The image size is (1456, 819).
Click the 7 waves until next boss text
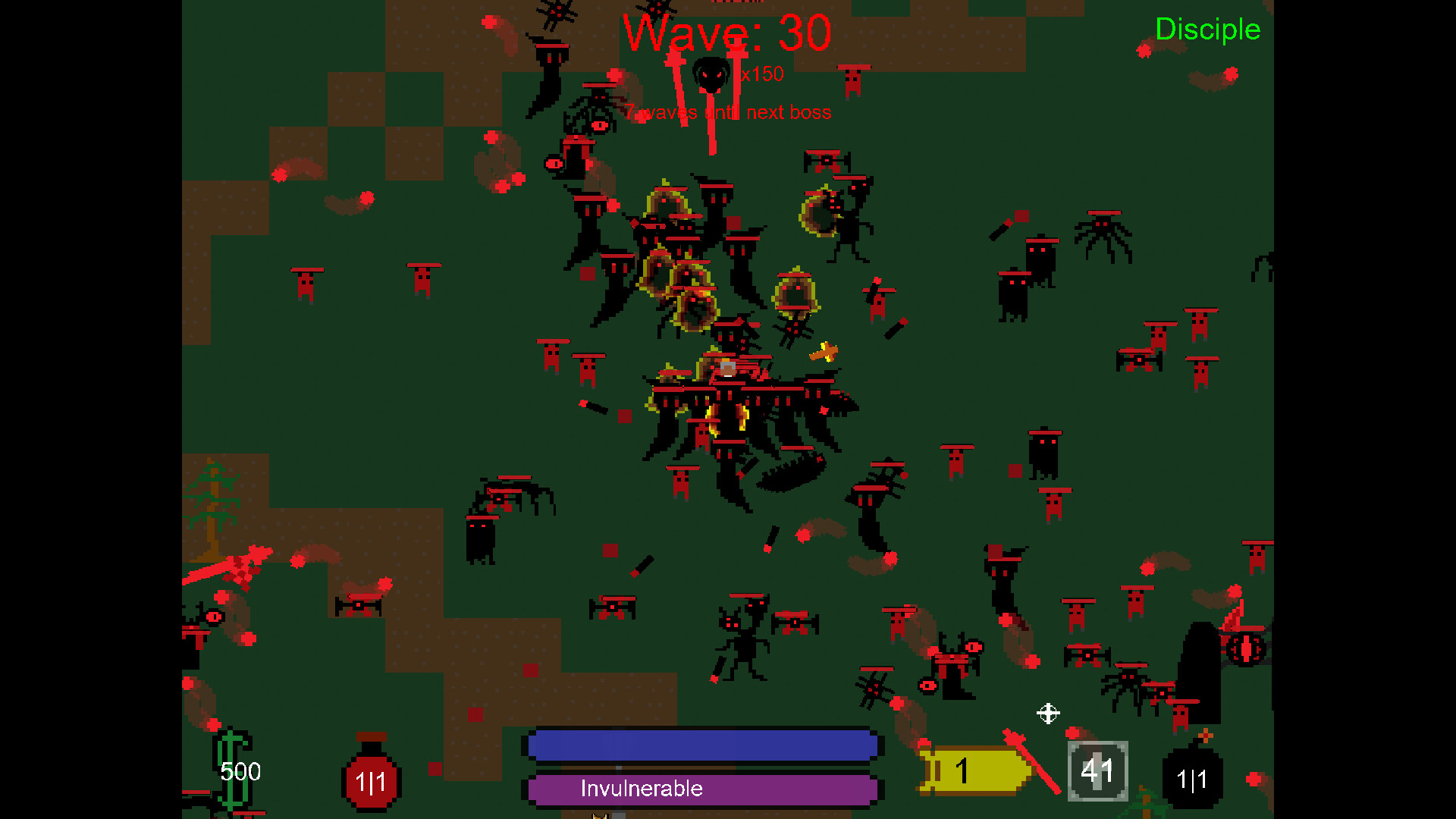728,111
